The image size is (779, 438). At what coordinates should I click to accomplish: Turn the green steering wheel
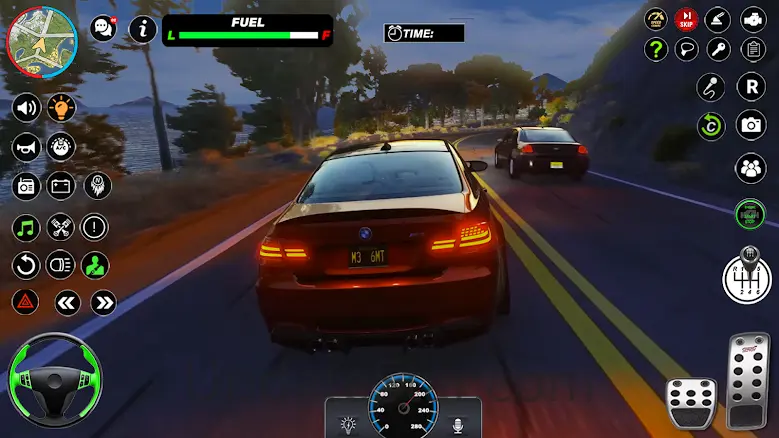(53, 378)
